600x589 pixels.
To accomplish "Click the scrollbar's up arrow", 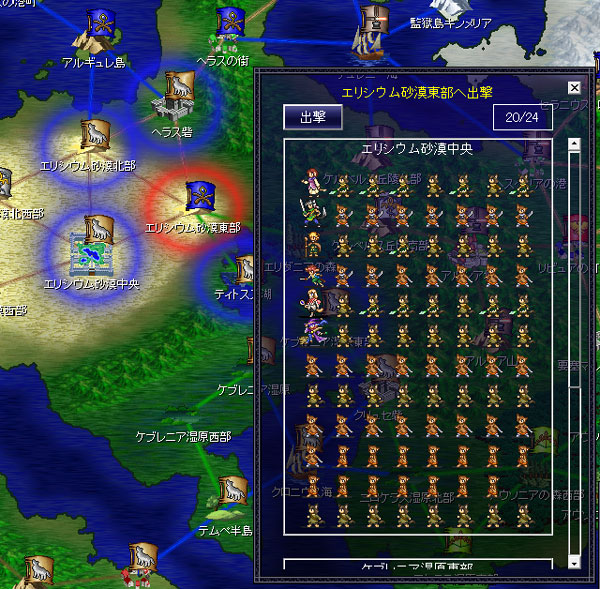I will (x=574, y=144).
